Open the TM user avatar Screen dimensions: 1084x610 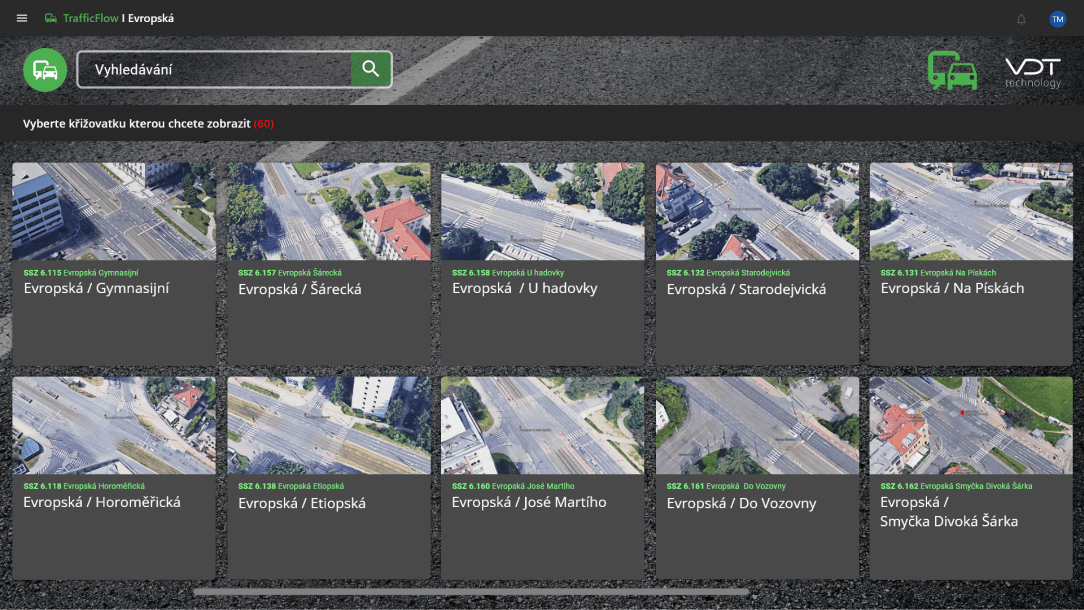coord(1057,19)
